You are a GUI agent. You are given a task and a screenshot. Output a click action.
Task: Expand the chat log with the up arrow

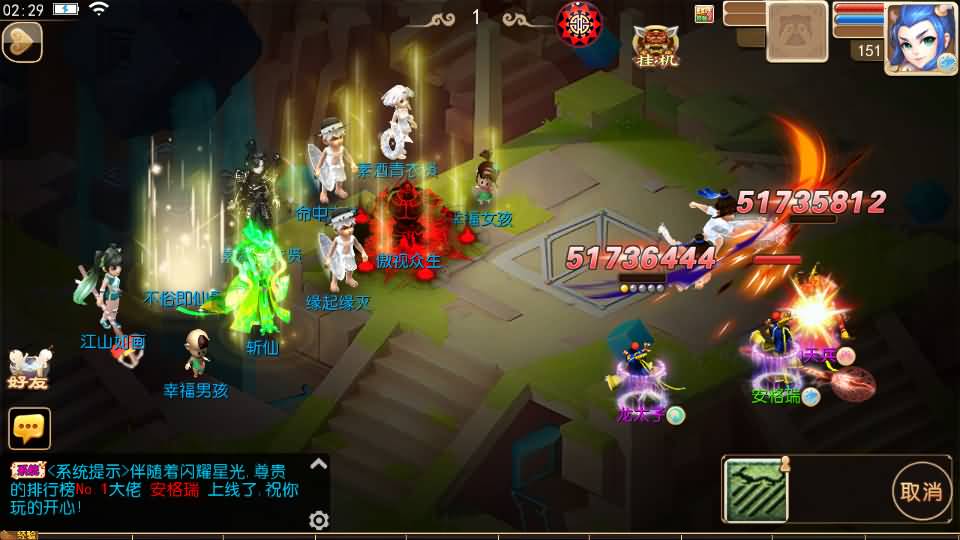pos(318,464)
